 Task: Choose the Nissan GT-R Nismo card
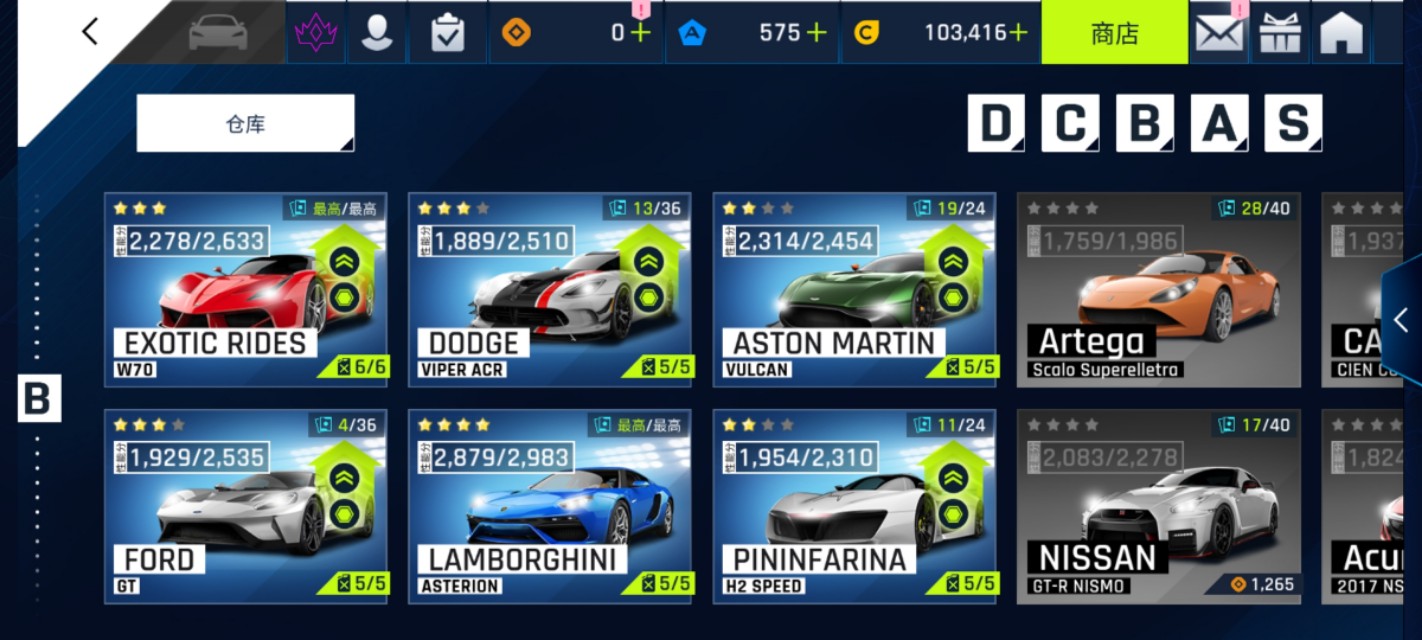(1158, 506)
